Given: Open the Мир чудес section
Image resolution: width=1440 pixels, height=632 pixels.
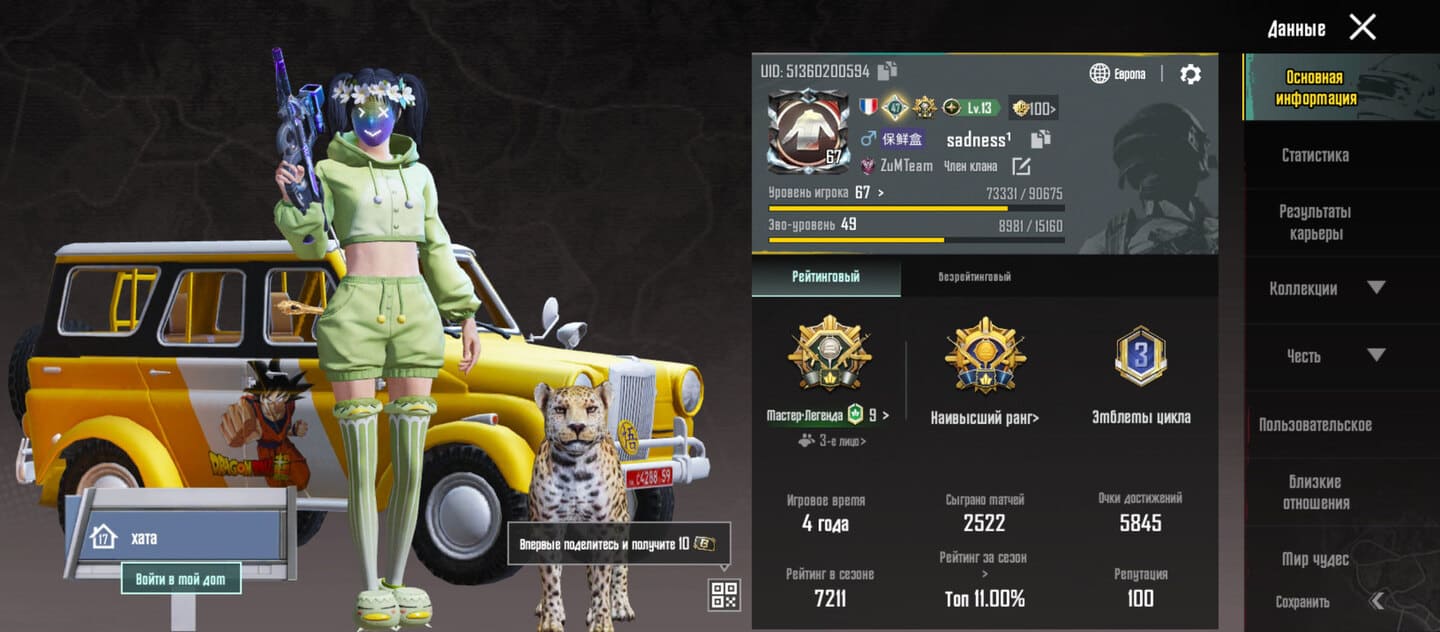Looking at the screenshot, I should click(1315, 559).
